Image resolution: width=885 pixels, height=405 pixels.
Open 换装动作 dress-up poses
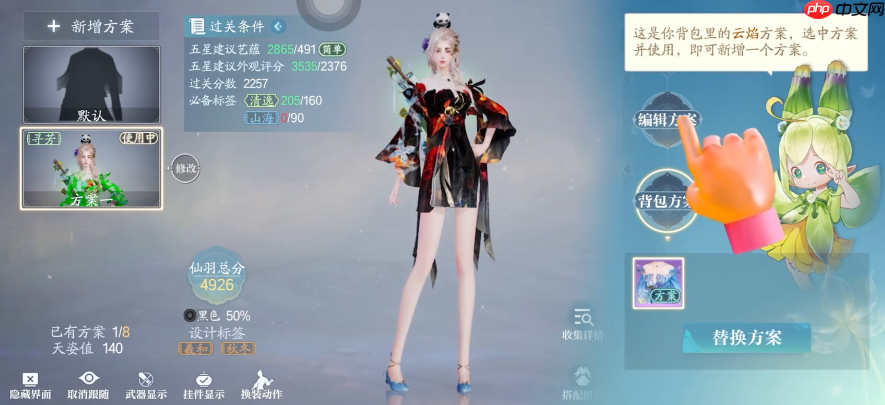pos(261,385)
